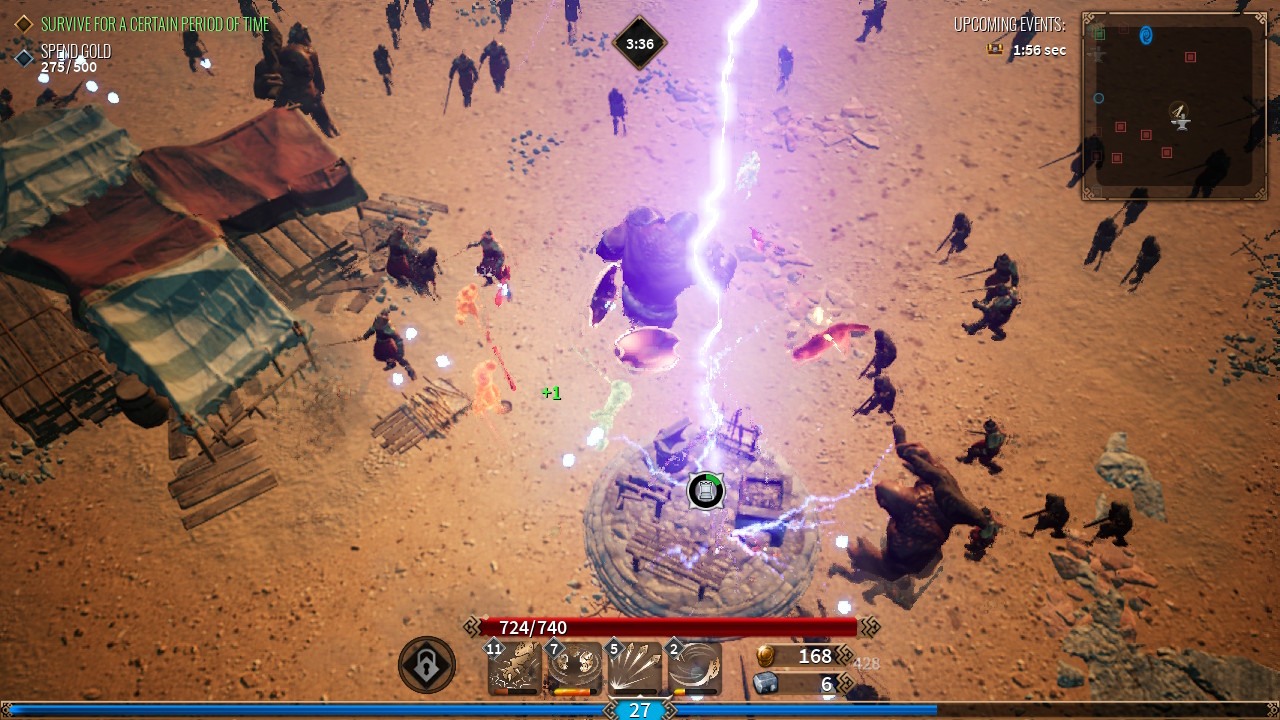Use the whirlwind slash ability marked 2
1280x720 pixels.
(694, 667)
